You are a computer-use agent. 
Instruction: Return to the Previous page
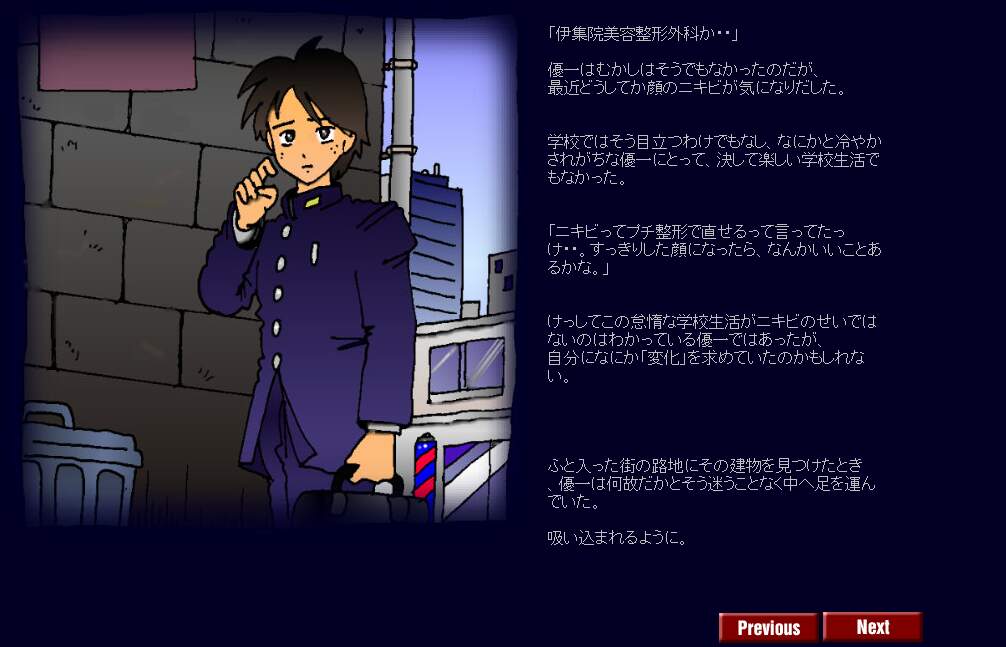pos(769,627)
